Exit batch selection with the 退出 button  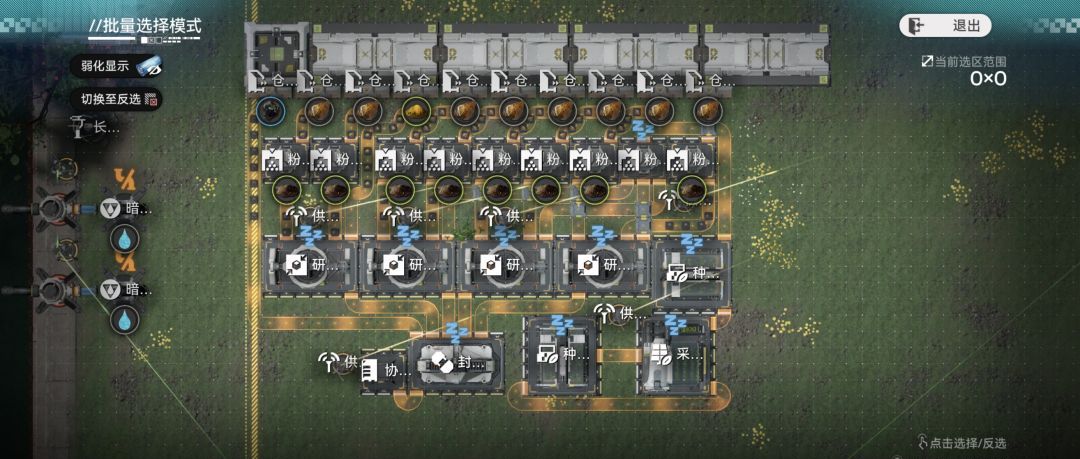click(945, 26)
